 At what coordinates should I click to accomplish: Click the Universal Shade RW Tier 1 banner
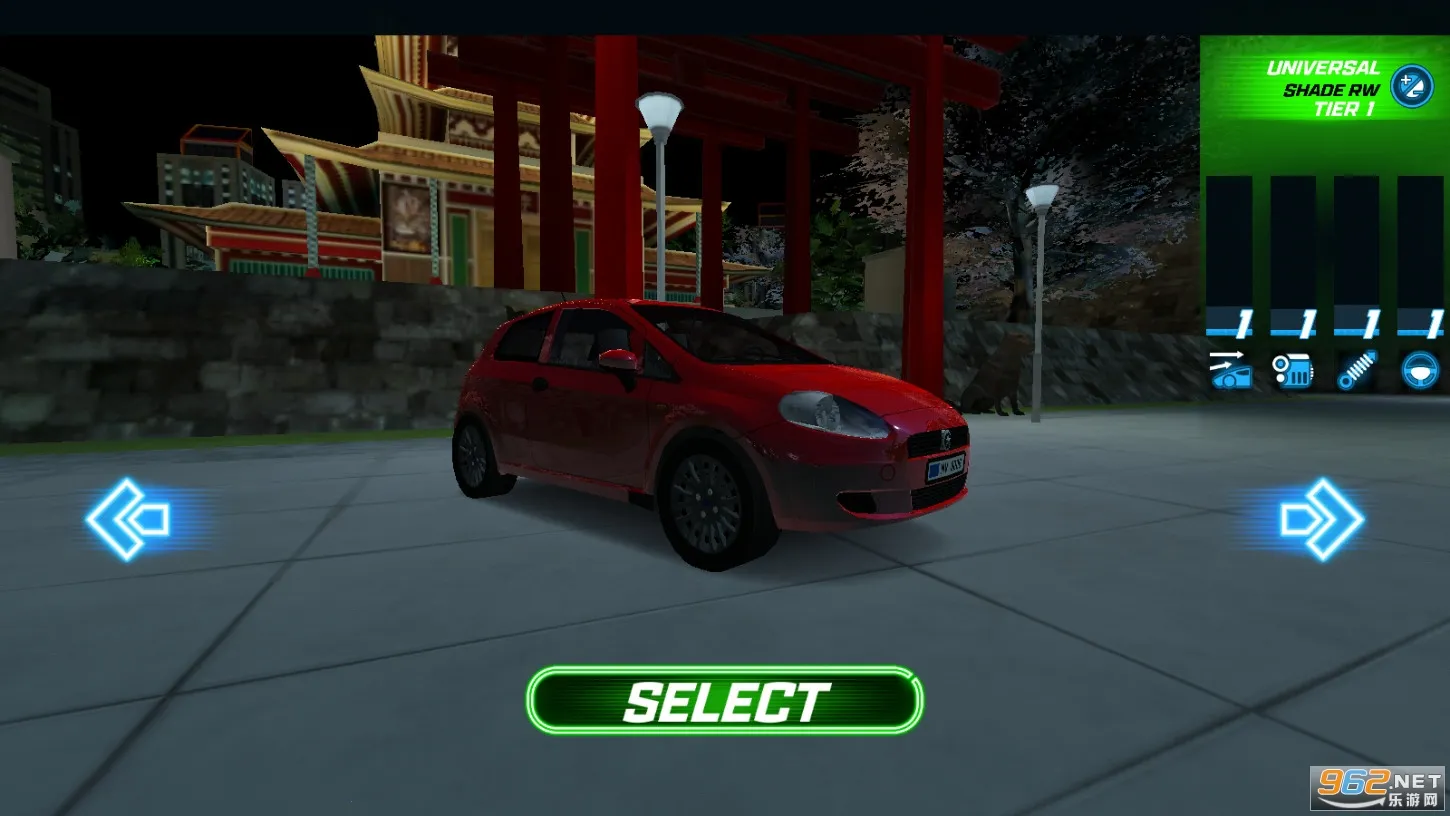click(x=1322, y=88)
